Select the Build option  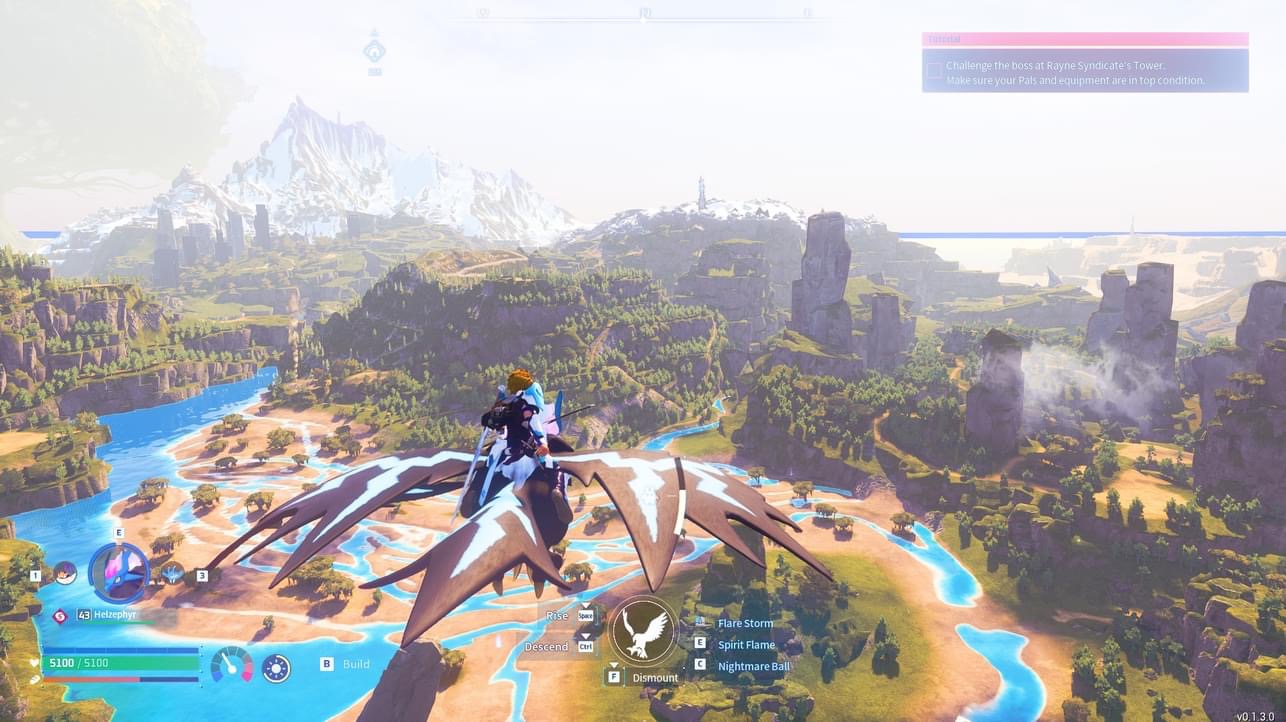pyautogui.click(x=356, y=663)
